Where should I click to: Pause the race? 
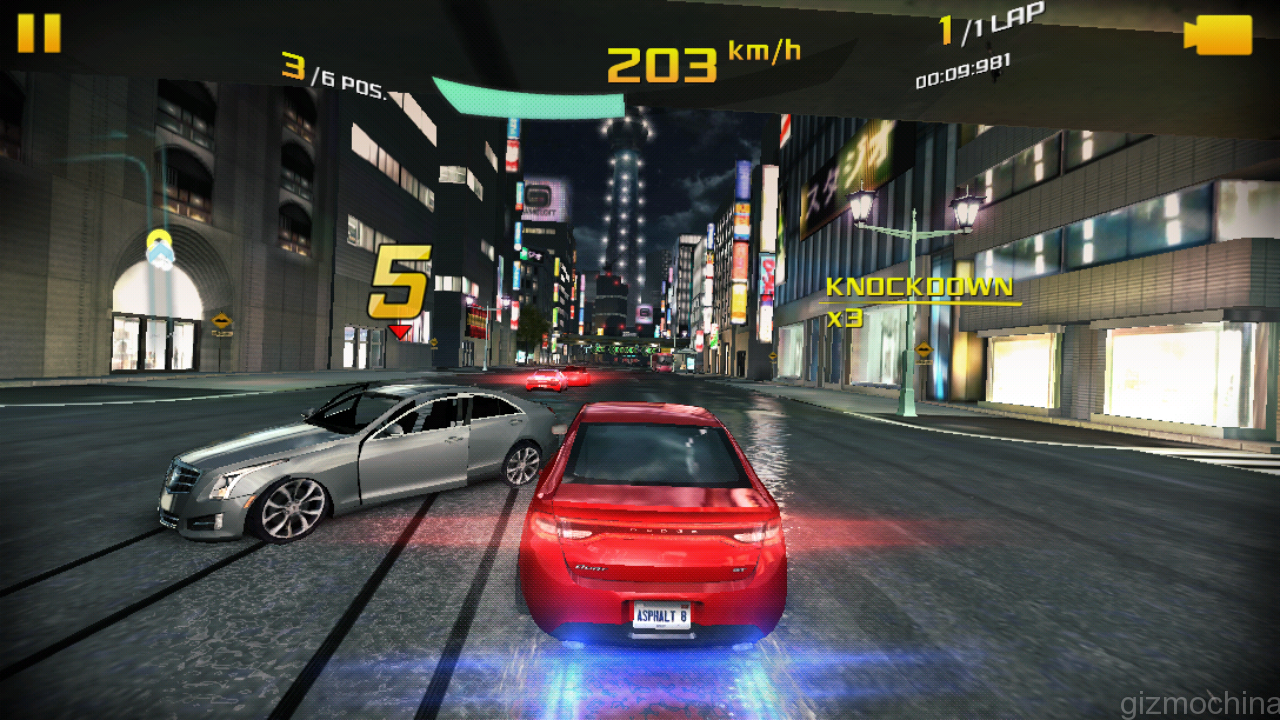click(x=39, y=33)
